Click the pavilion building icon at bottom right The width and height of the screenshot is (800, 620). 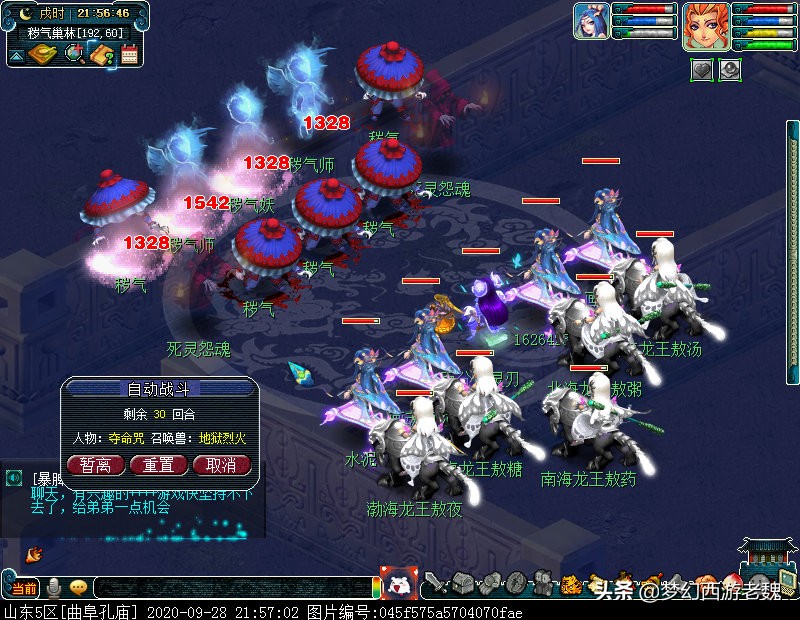point(767,560)
